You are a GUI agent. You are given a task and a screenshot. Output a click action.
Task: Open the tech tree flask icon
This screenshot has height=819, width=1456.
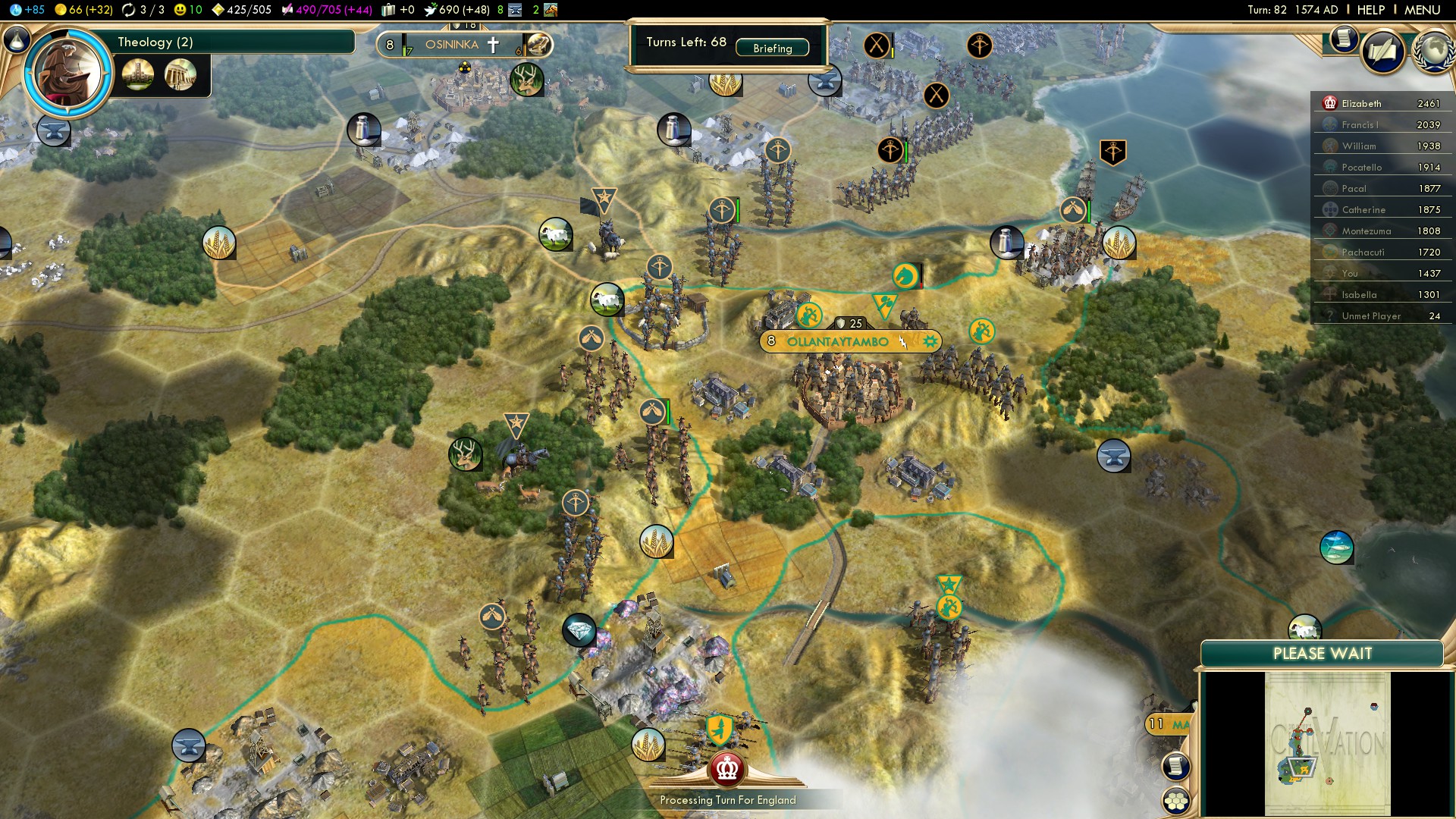click(x=17, y=39)
